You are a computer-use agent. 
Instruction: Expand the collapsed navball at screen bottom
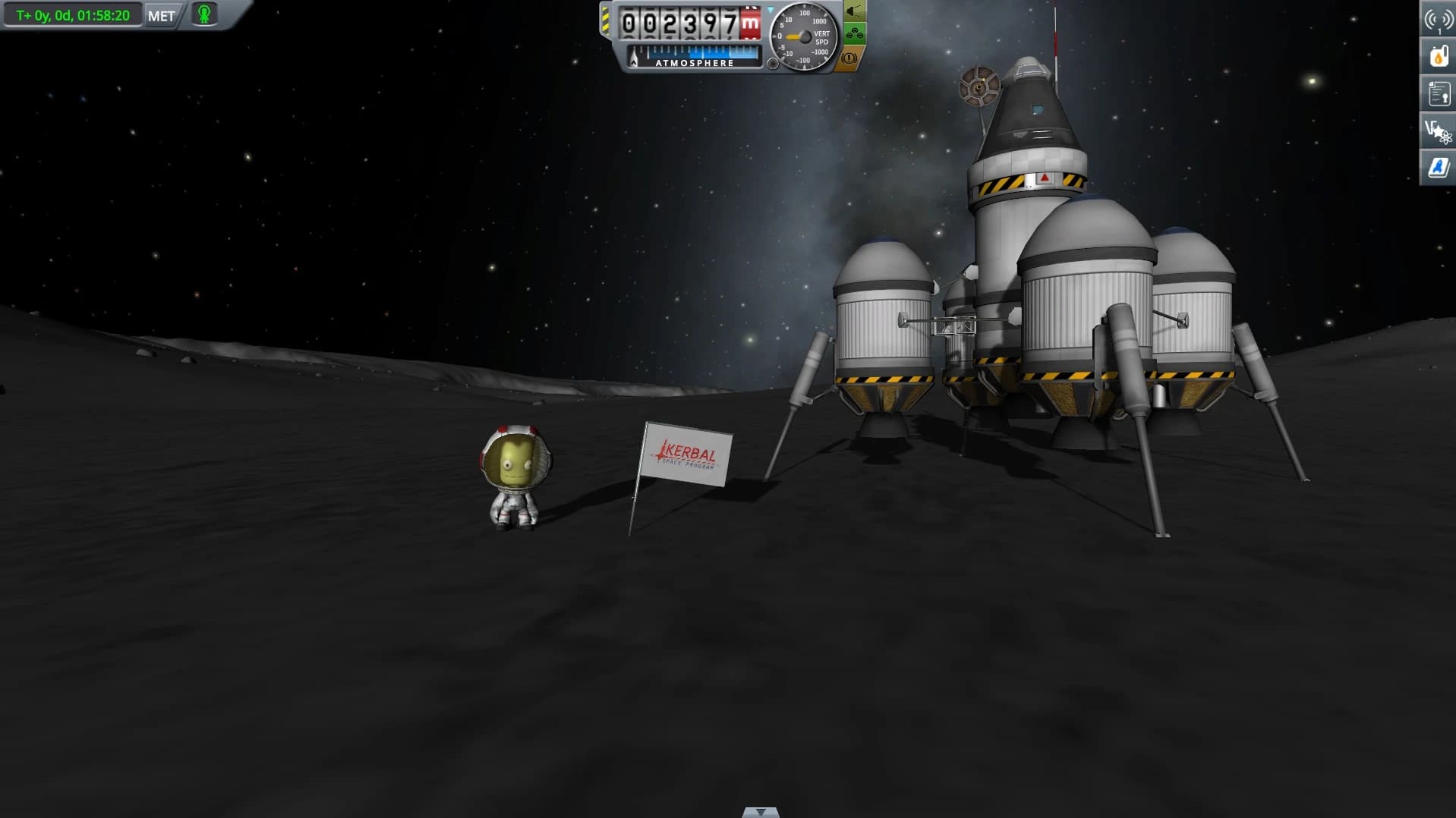(759, 813)
